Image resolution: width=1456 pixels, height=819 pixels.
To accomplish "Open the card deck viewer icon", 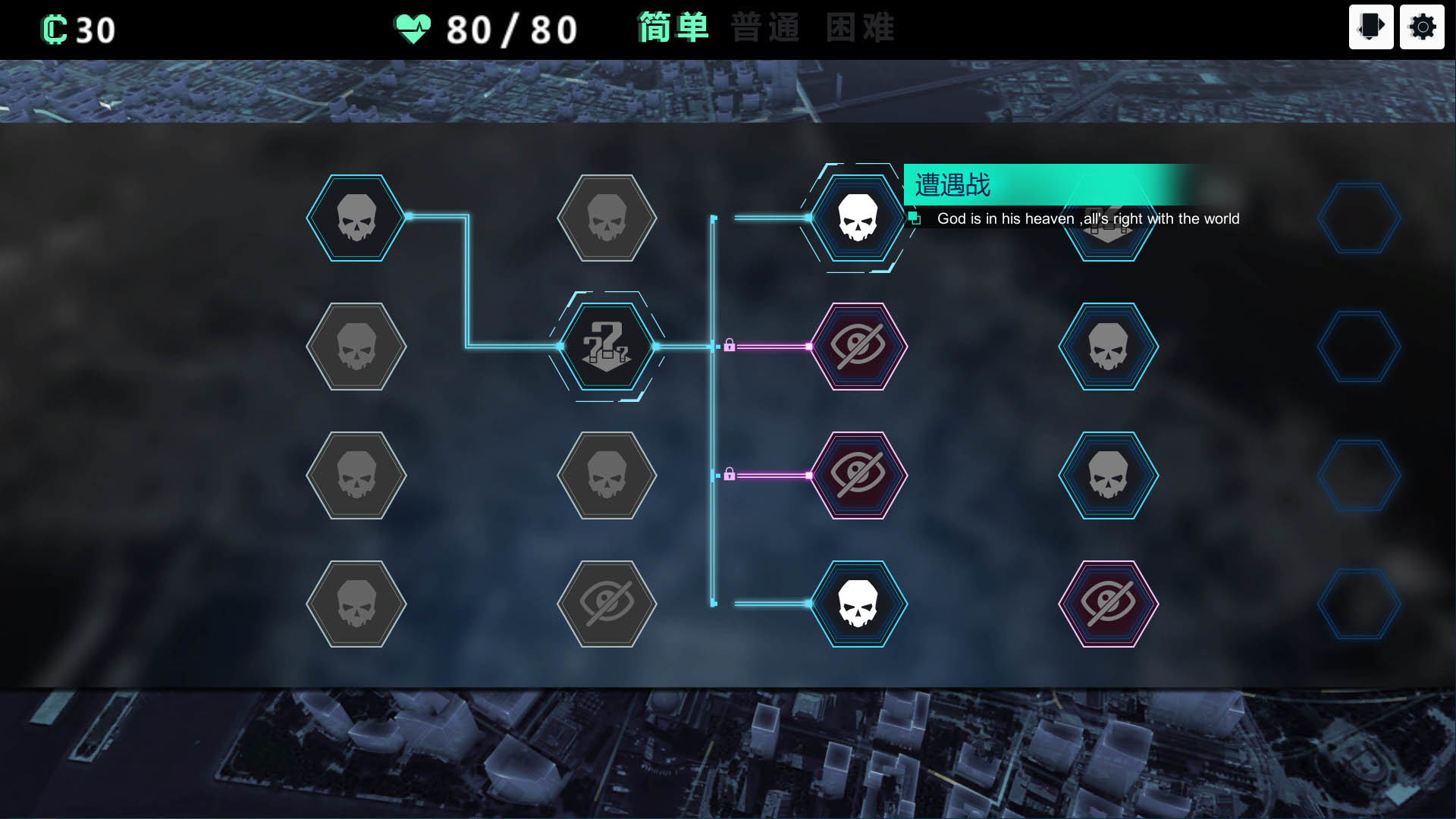I will 1370,27.
